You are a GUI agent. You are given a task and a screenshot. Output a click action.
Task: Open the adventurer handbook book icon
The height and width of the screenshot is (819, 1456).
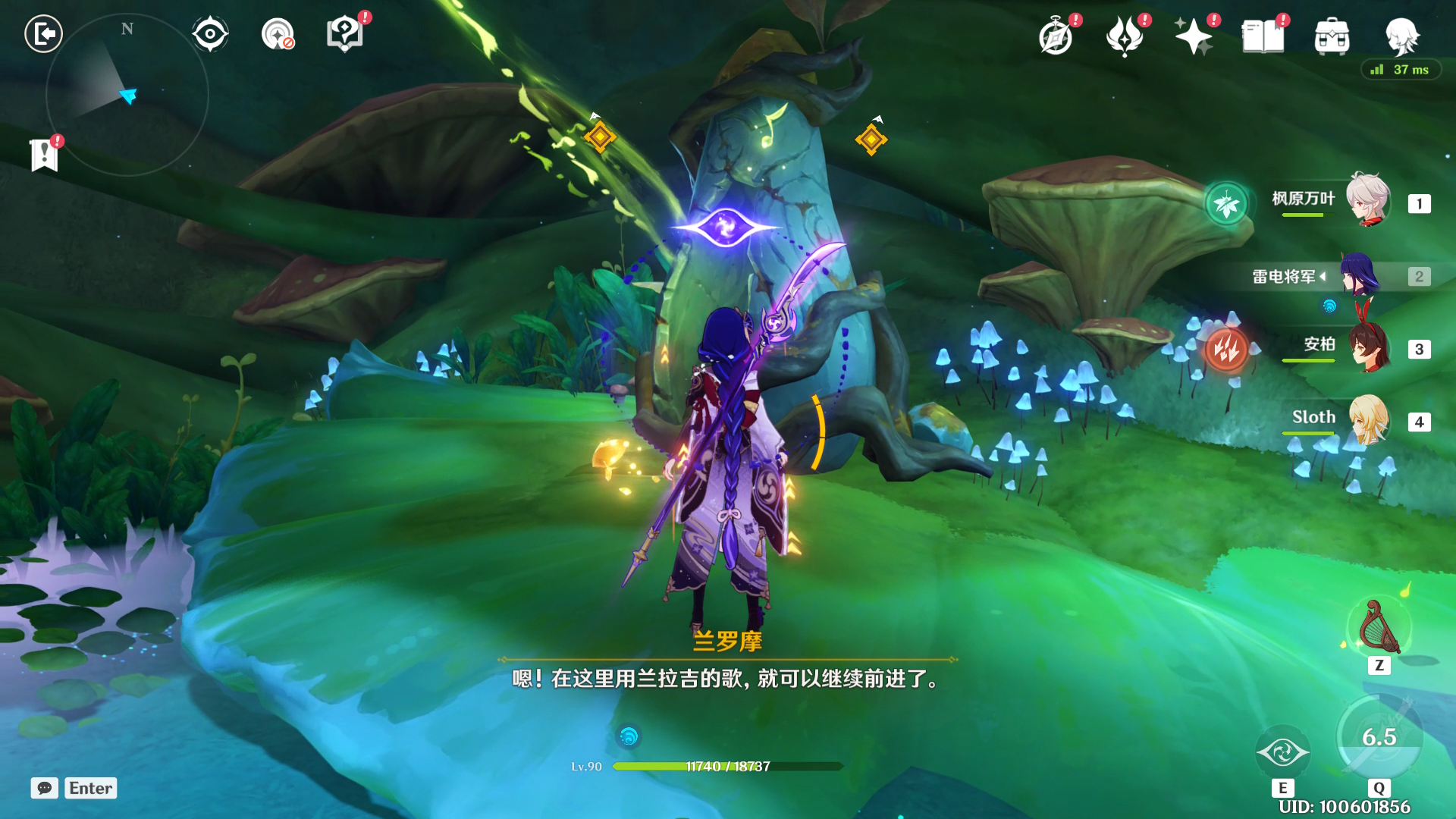point(1263,36)
